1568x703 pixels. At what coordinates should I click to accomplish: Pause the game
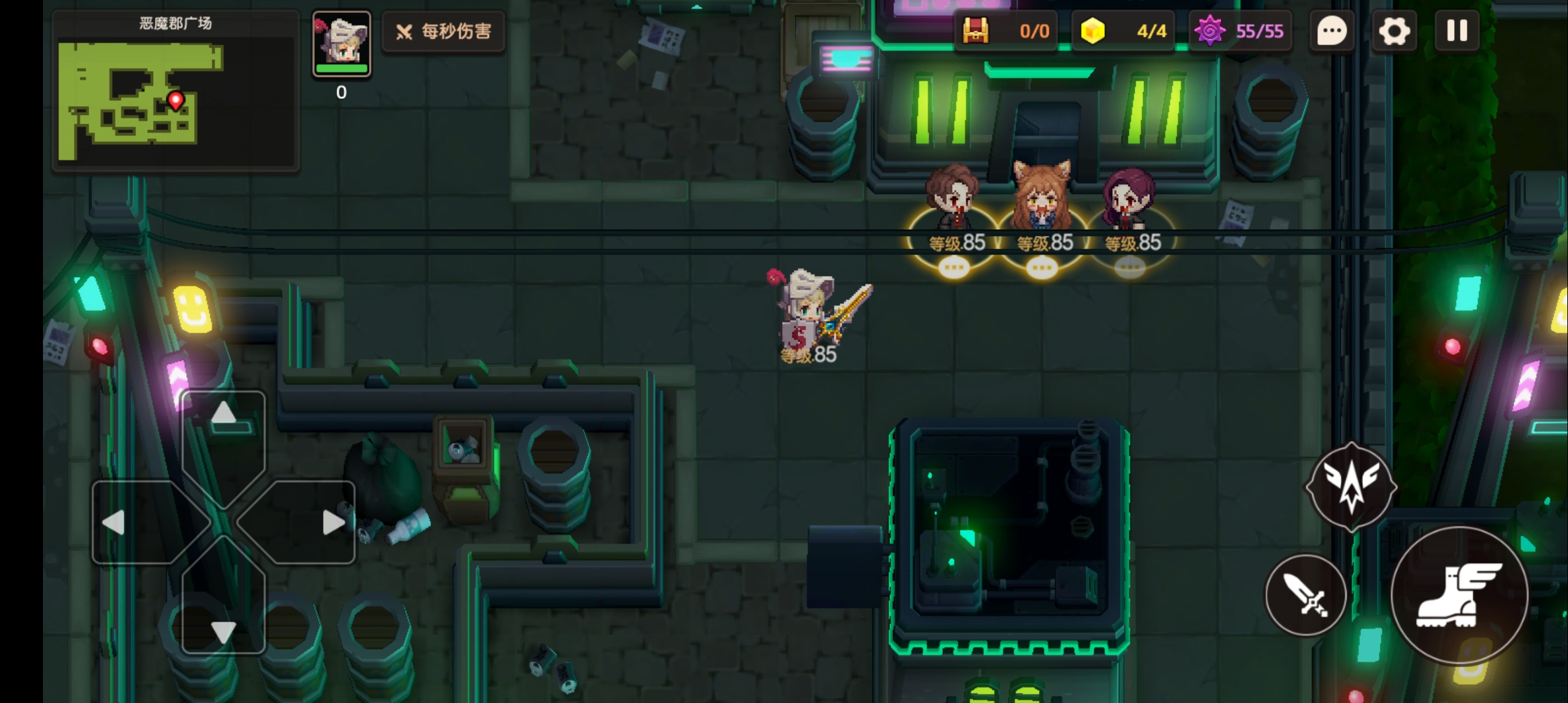click(x=1457, y=31)
